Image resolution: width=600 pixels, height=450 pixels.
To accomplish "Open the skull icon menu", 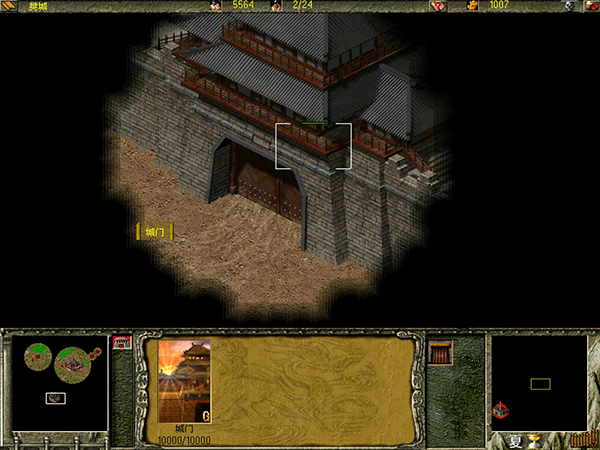I will pos(568,6).
